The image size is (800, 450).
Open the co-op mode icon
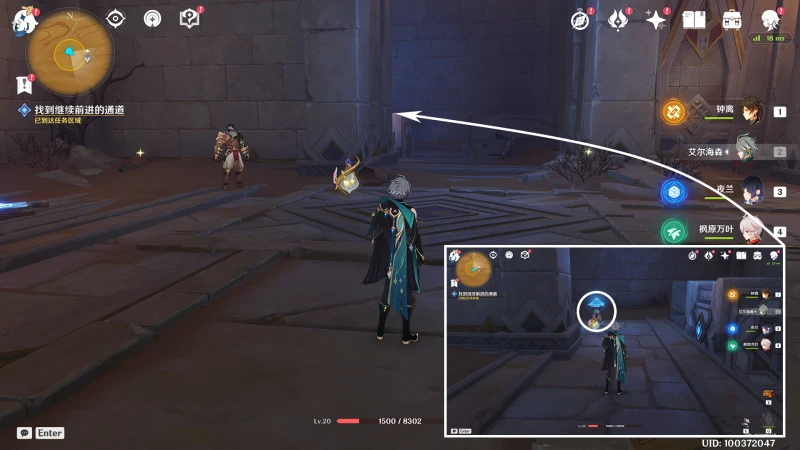(x=152, y=18)
